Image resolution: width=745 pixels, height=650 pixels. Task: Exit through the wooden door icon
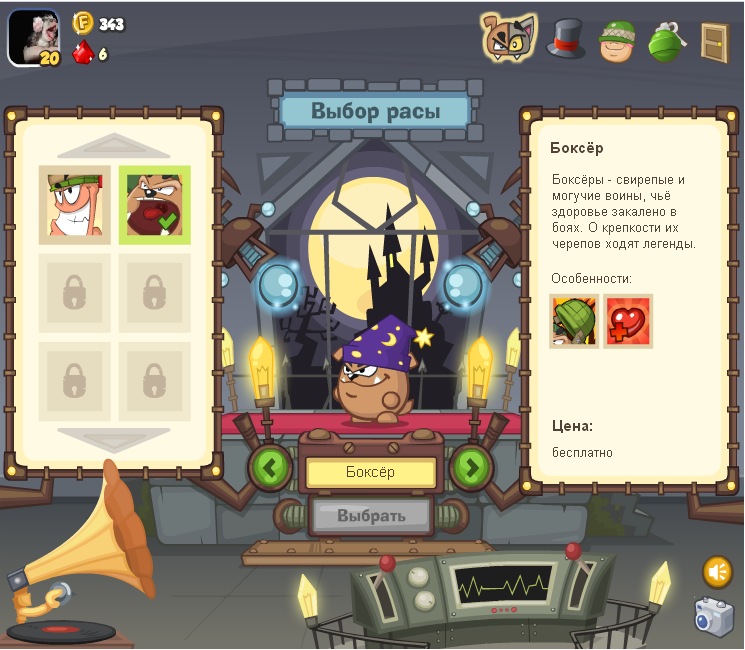tap(714, 41)
